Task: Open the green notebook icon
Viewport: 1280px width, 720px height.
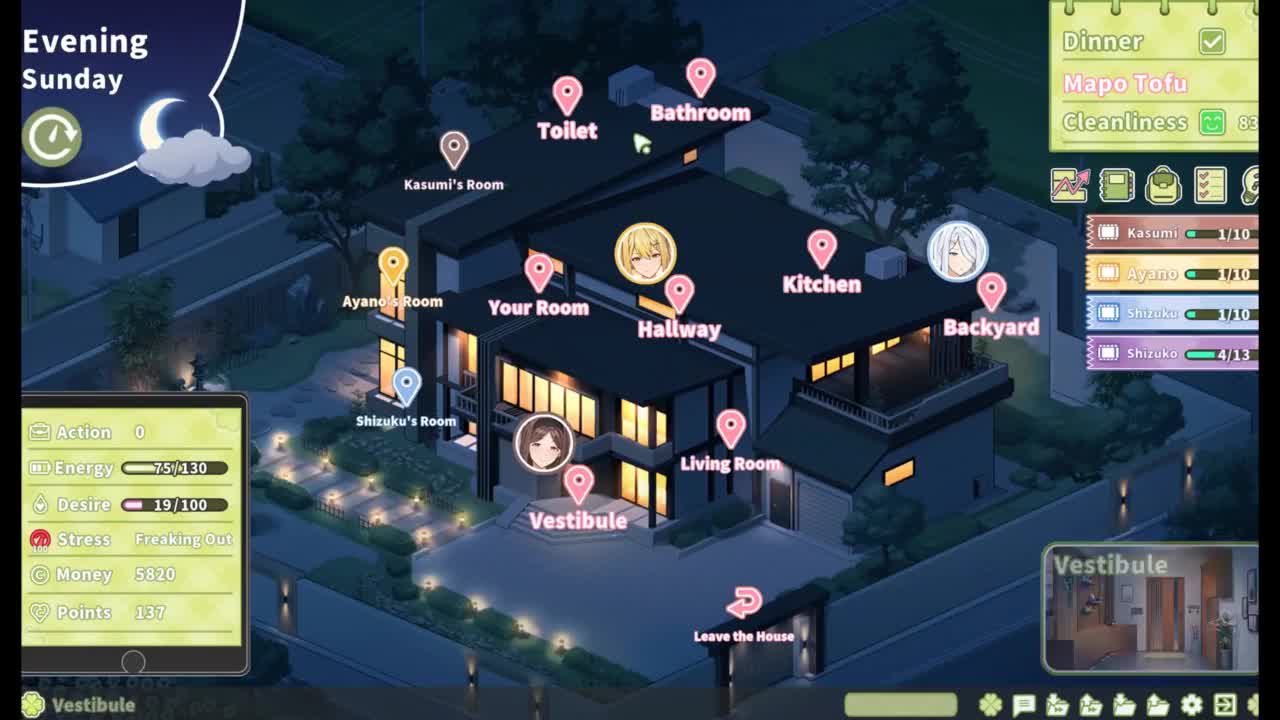Action: tap(1116, 185)
